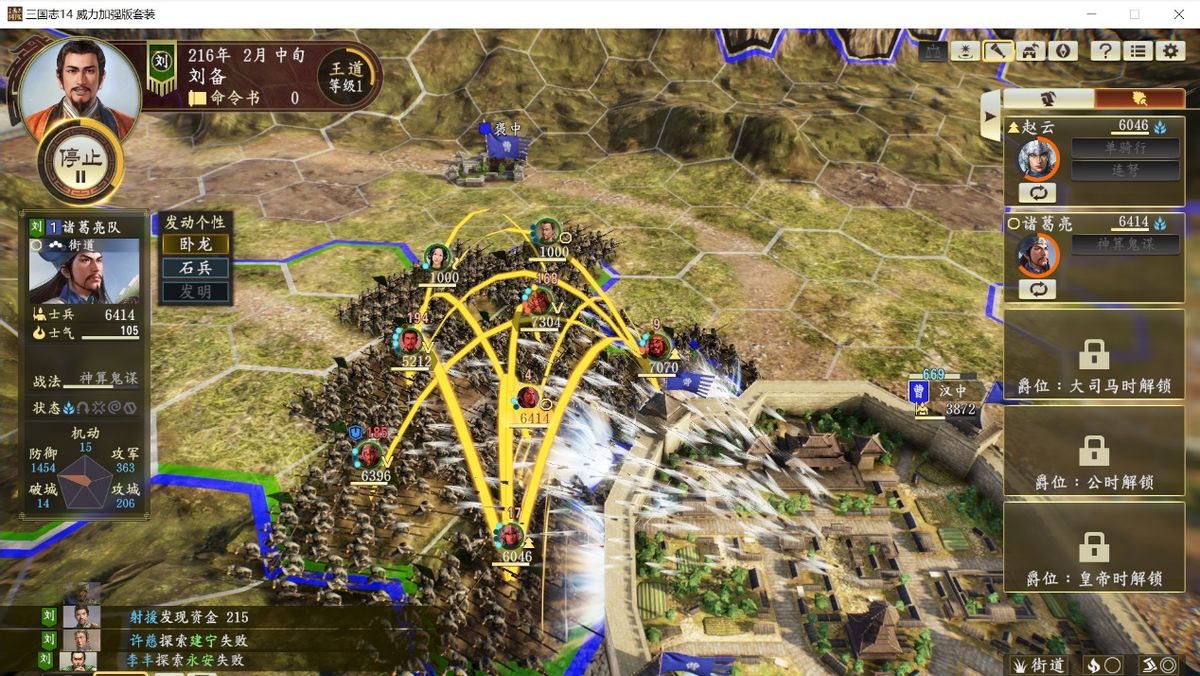1200x676 pixels.
Task: Select the 石兵 trait
Action: pyautogui.click(x=196, y=268)
